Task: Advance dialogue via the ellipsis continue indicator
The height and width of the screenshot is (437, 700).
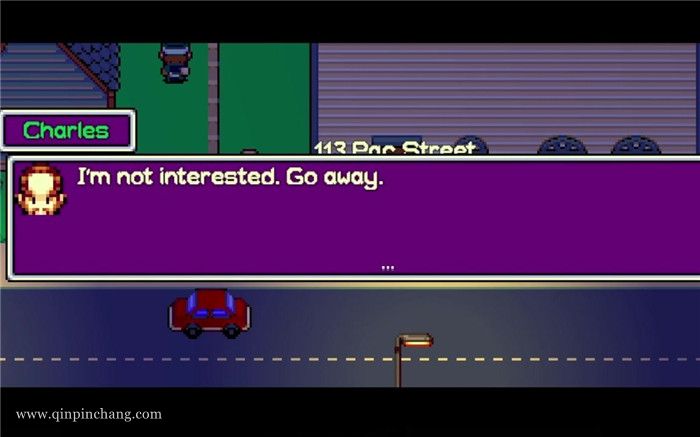Action: 388,267
